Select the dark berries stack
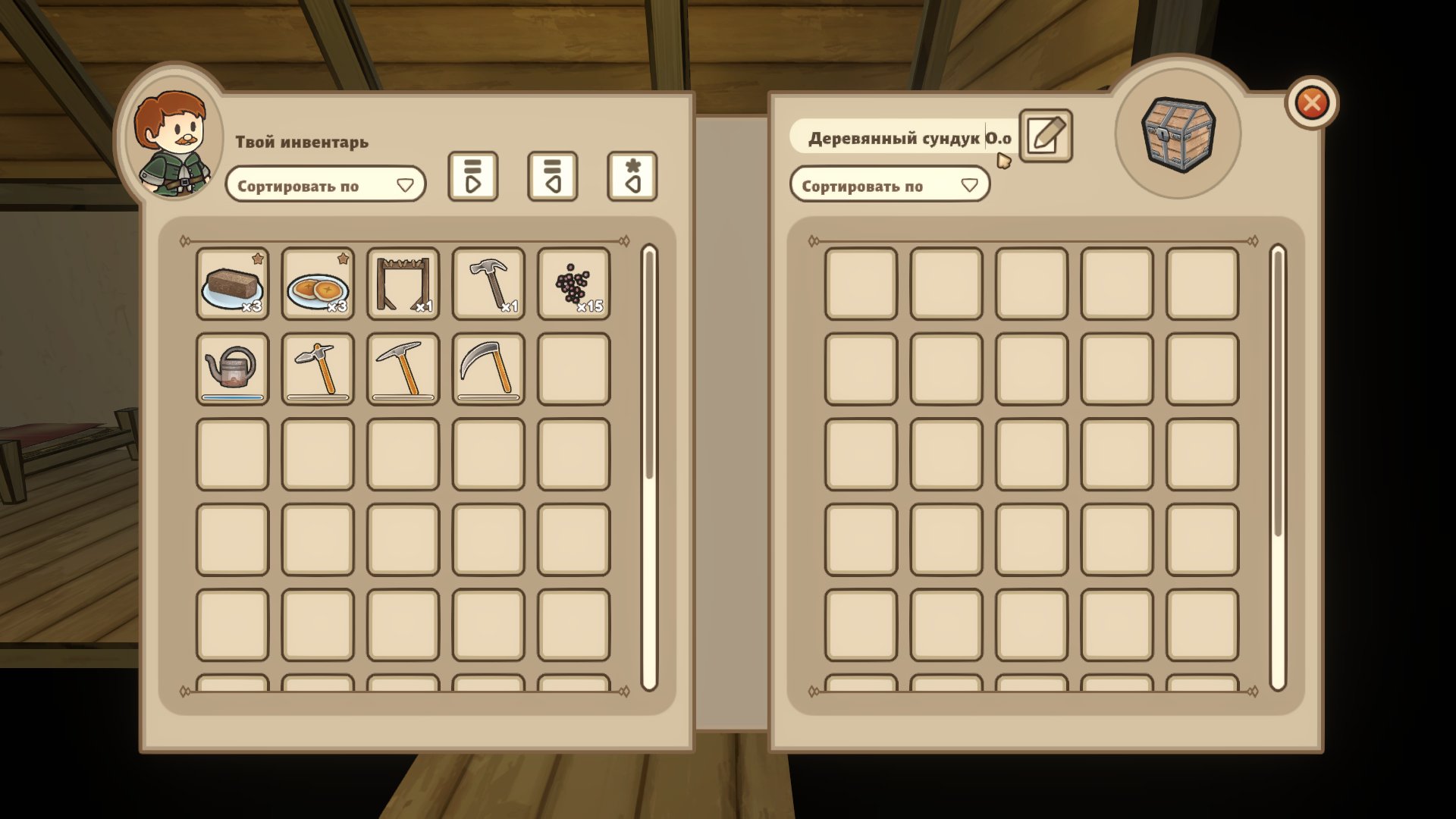Image resolution: width=1456 pixels, height=819 pixels. tap(573, 284)
